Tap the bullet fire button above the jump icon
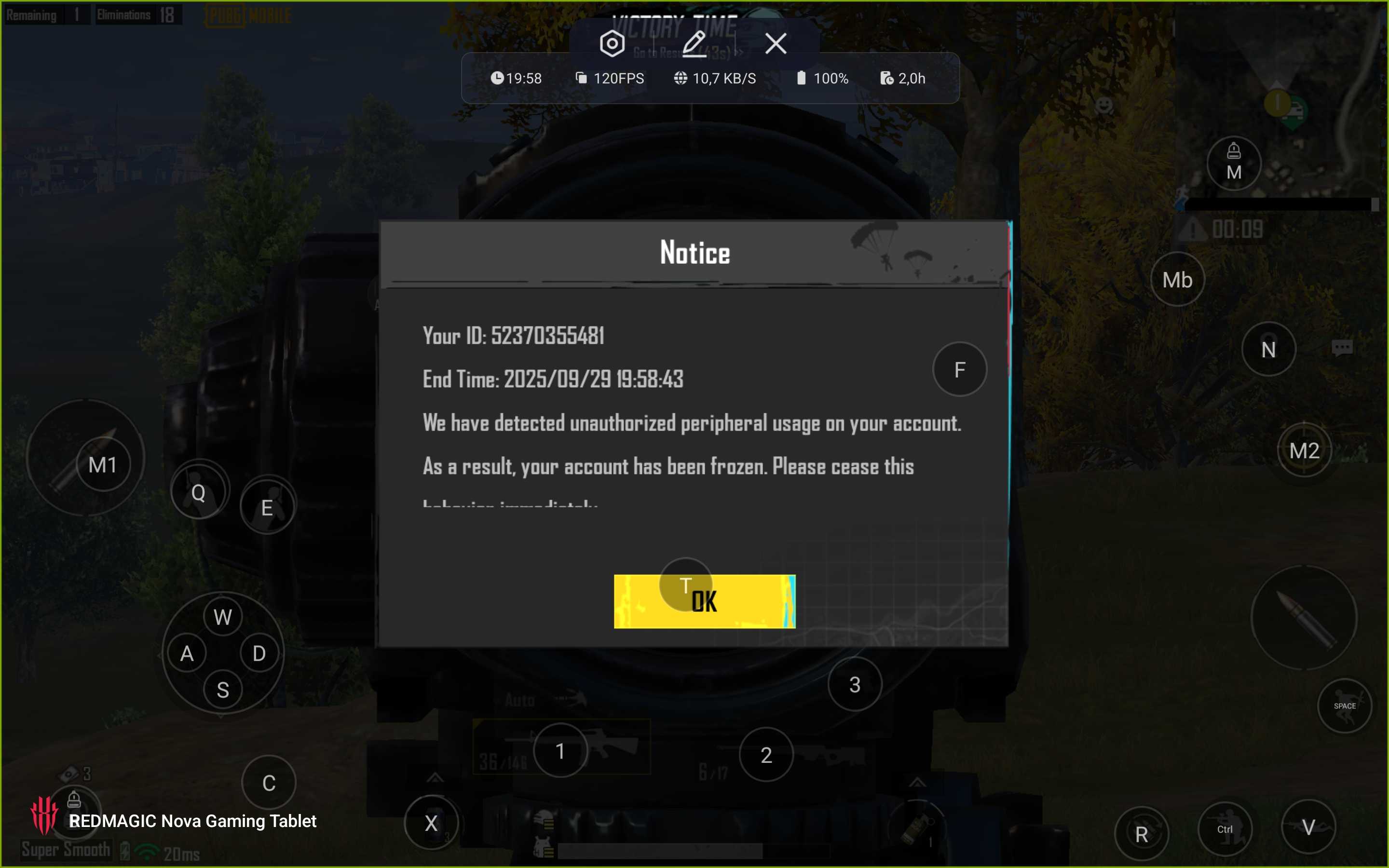Image resolution: width=1389 pixels, height=868 pixels. click(x=1304, y=618)
